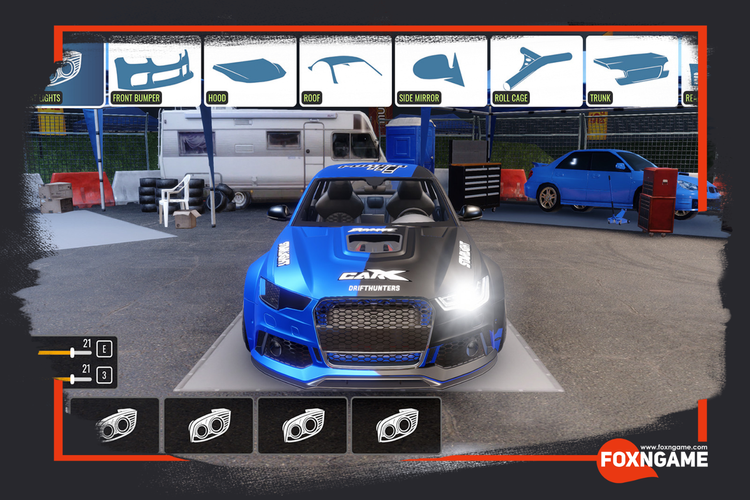The height and width of the screenshot is (500, 750).
Task: Open the Roll Cage category
Action: pyautogui.click(x=537, y=72)
